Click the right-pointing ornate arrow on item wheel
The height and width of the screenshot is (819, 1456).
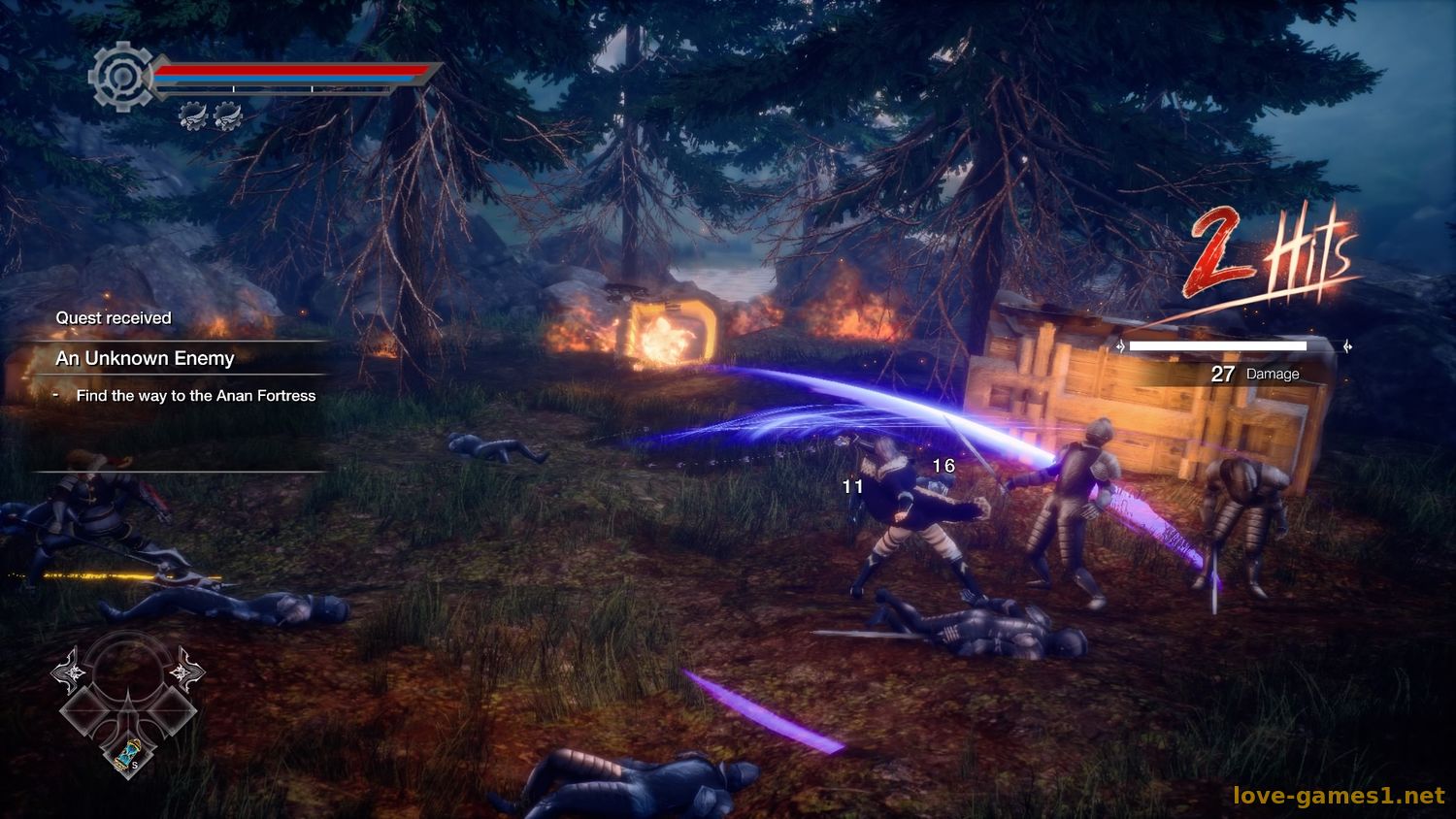184,671
